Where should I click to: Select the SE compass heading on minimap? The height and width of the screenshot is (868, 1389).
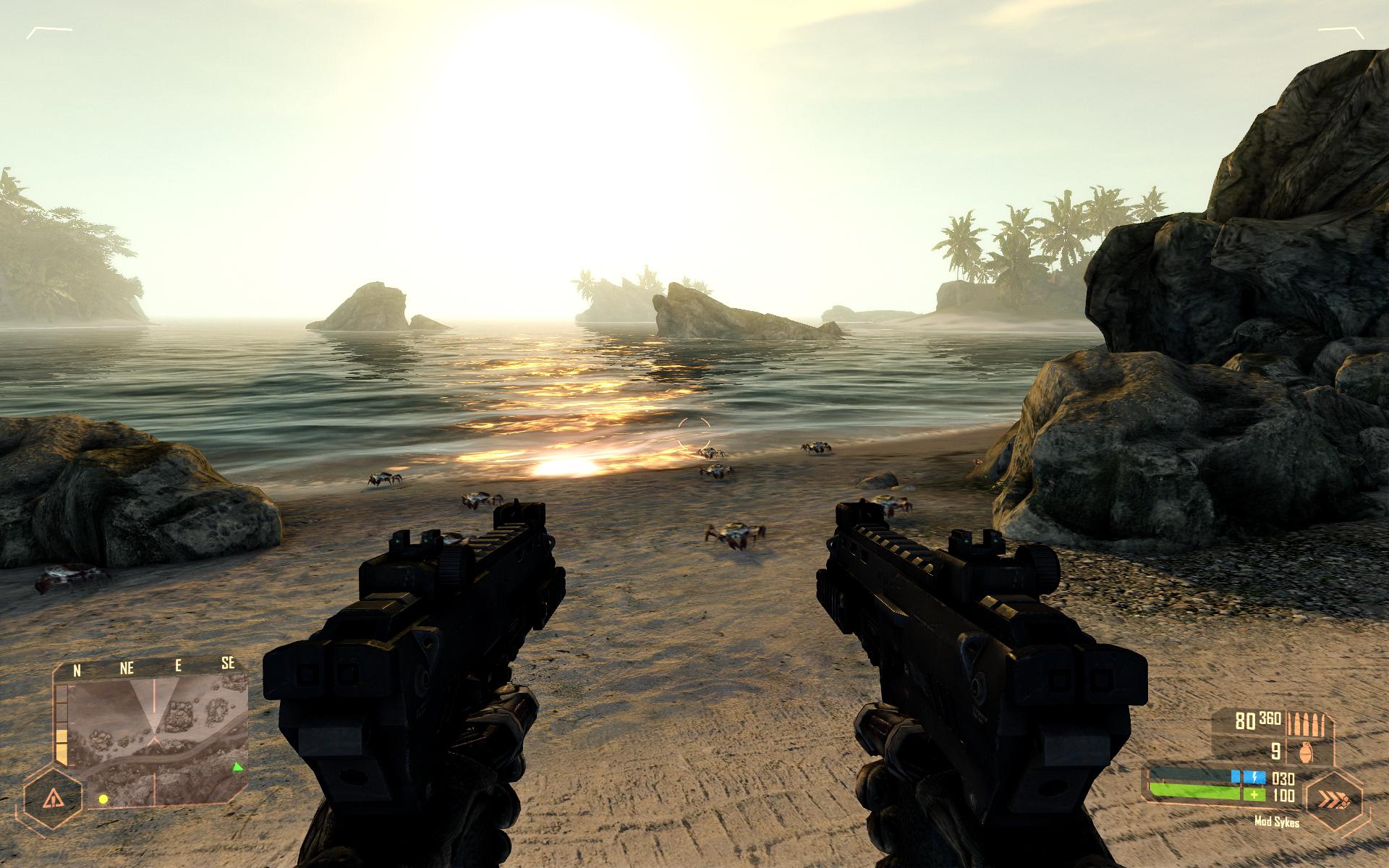(x=228, y=663)
